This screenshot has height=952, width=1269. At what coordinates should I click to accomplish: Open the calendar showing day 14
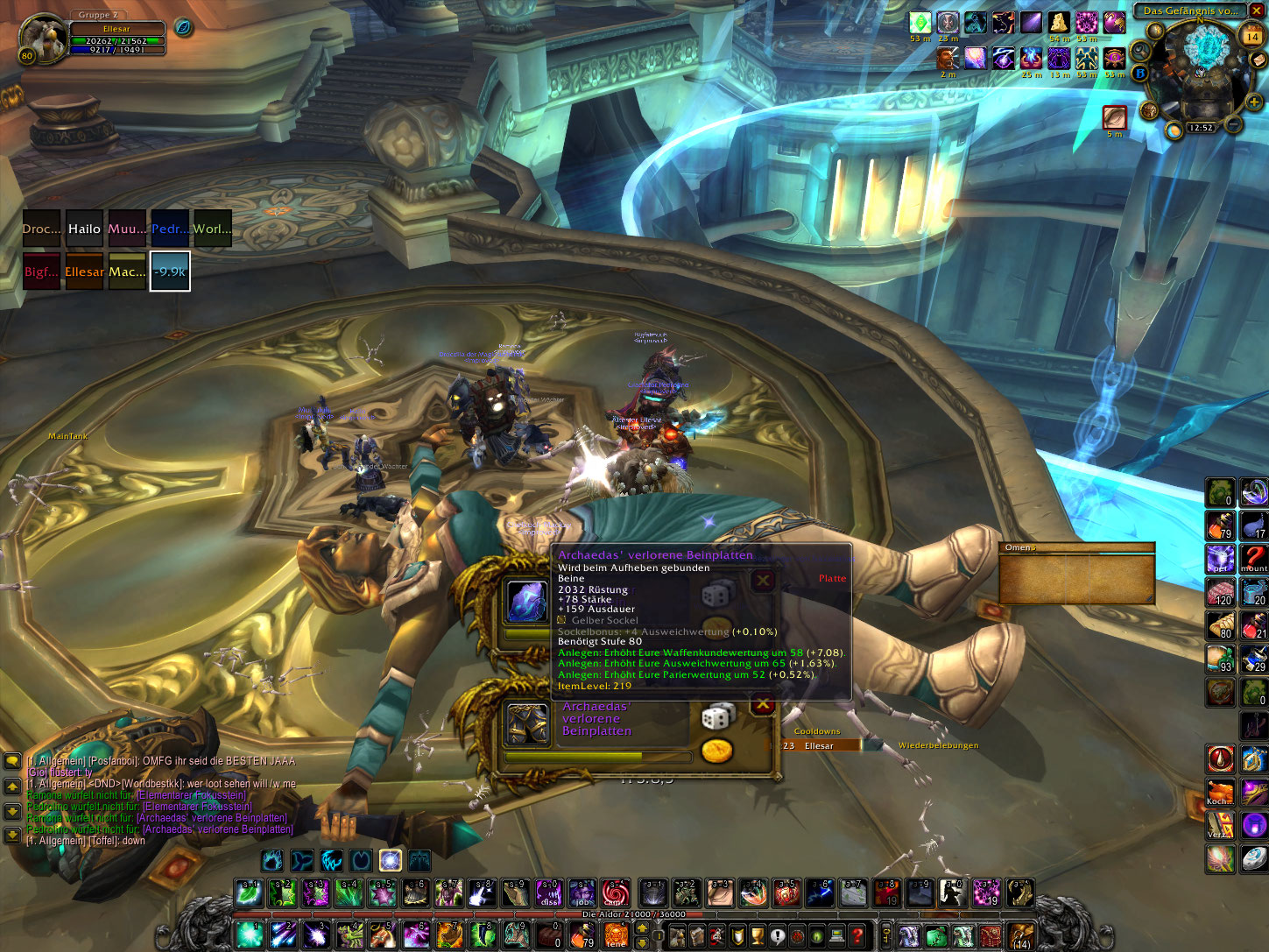1252,37
